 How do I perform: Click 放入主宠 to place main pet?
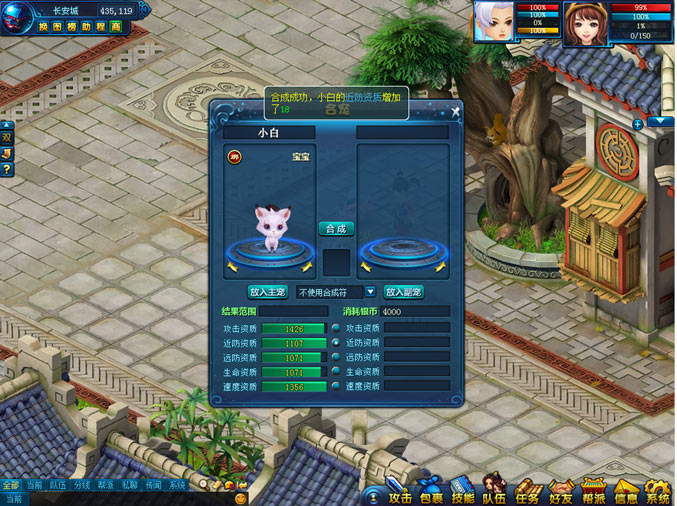coord(267,292)
